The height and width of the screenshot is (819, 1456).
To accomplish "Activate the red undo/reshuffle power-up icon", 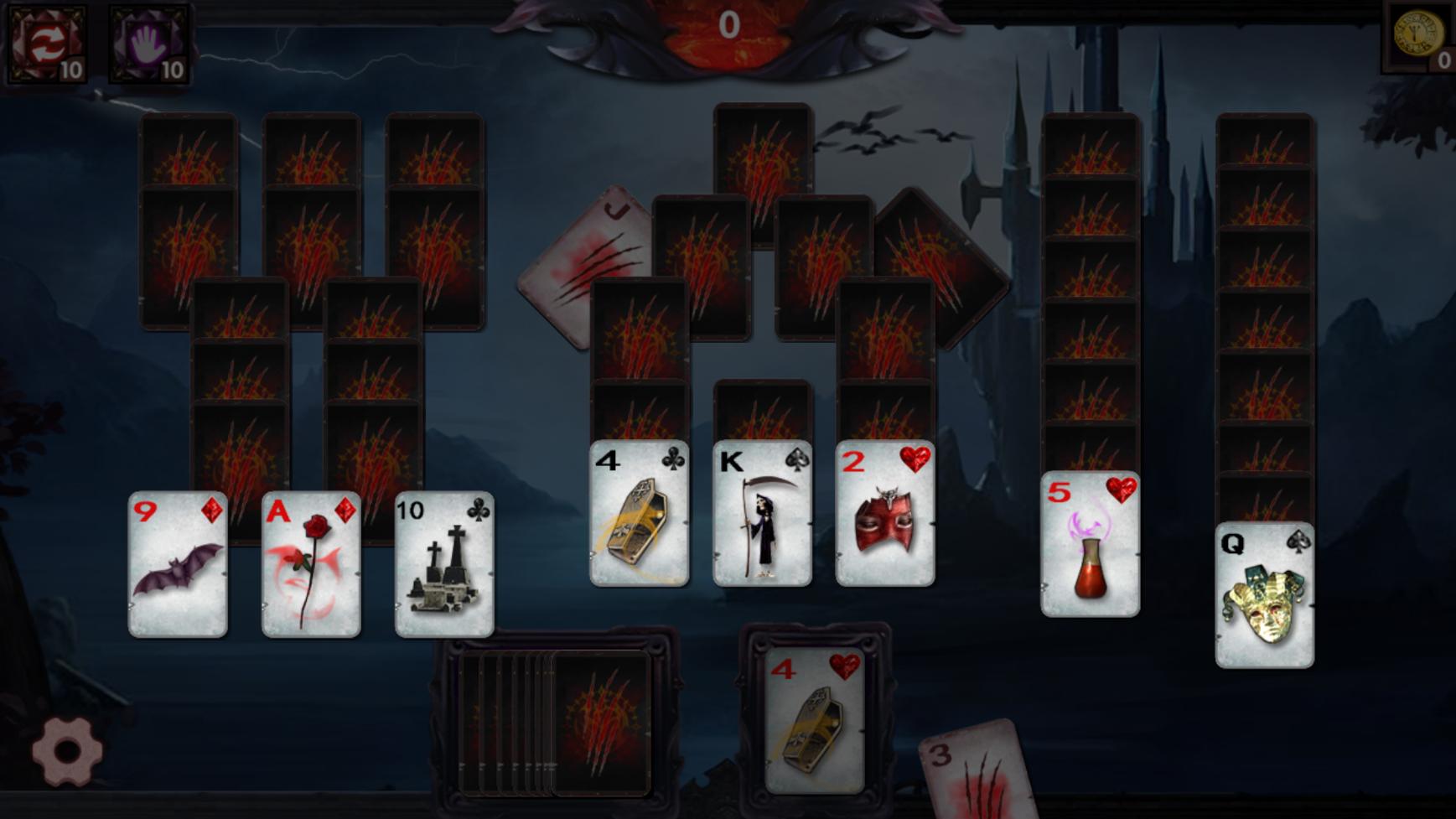I will point(46,40).
